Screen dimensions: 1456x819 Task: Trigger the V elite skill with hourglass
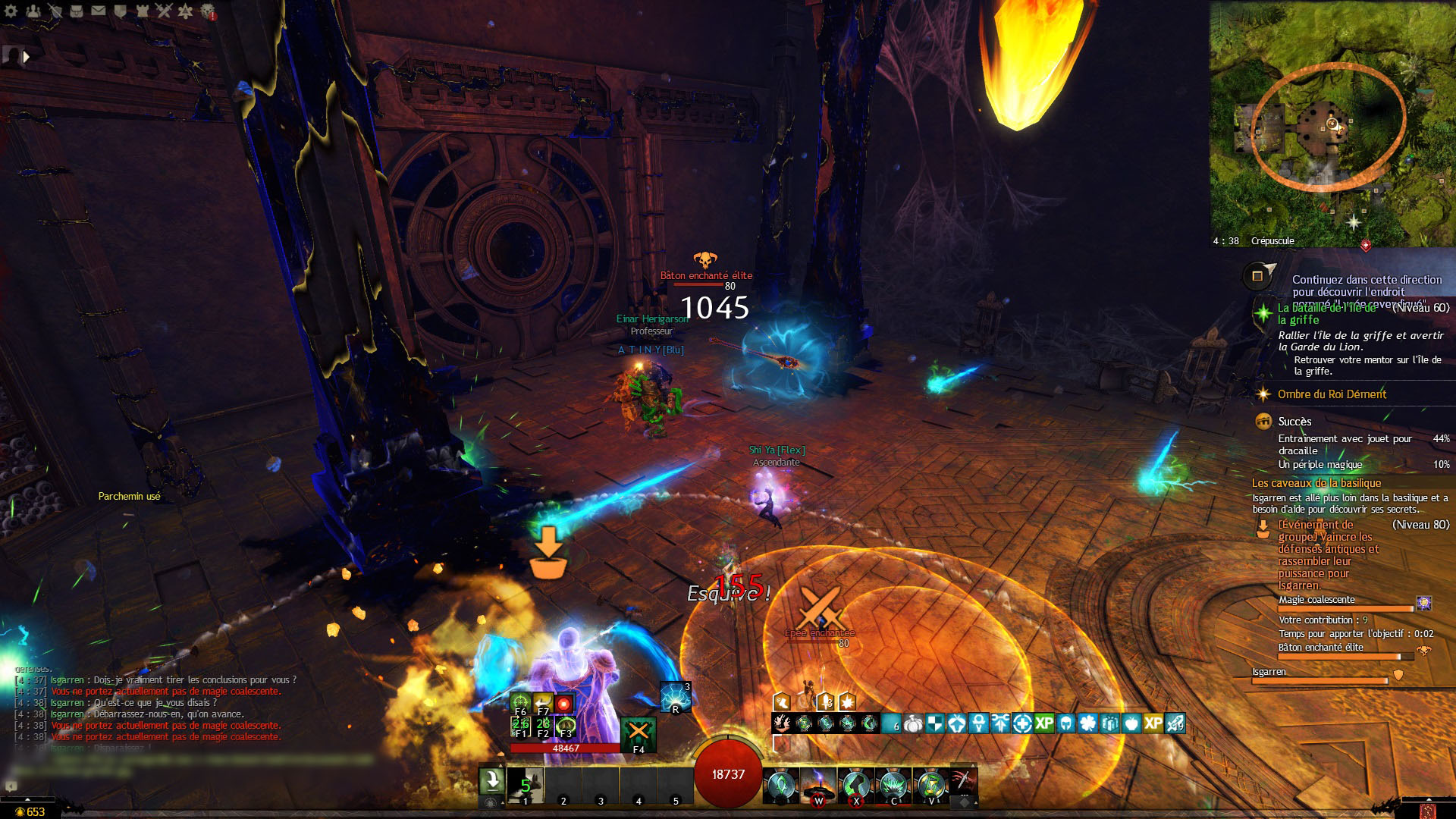930,786
